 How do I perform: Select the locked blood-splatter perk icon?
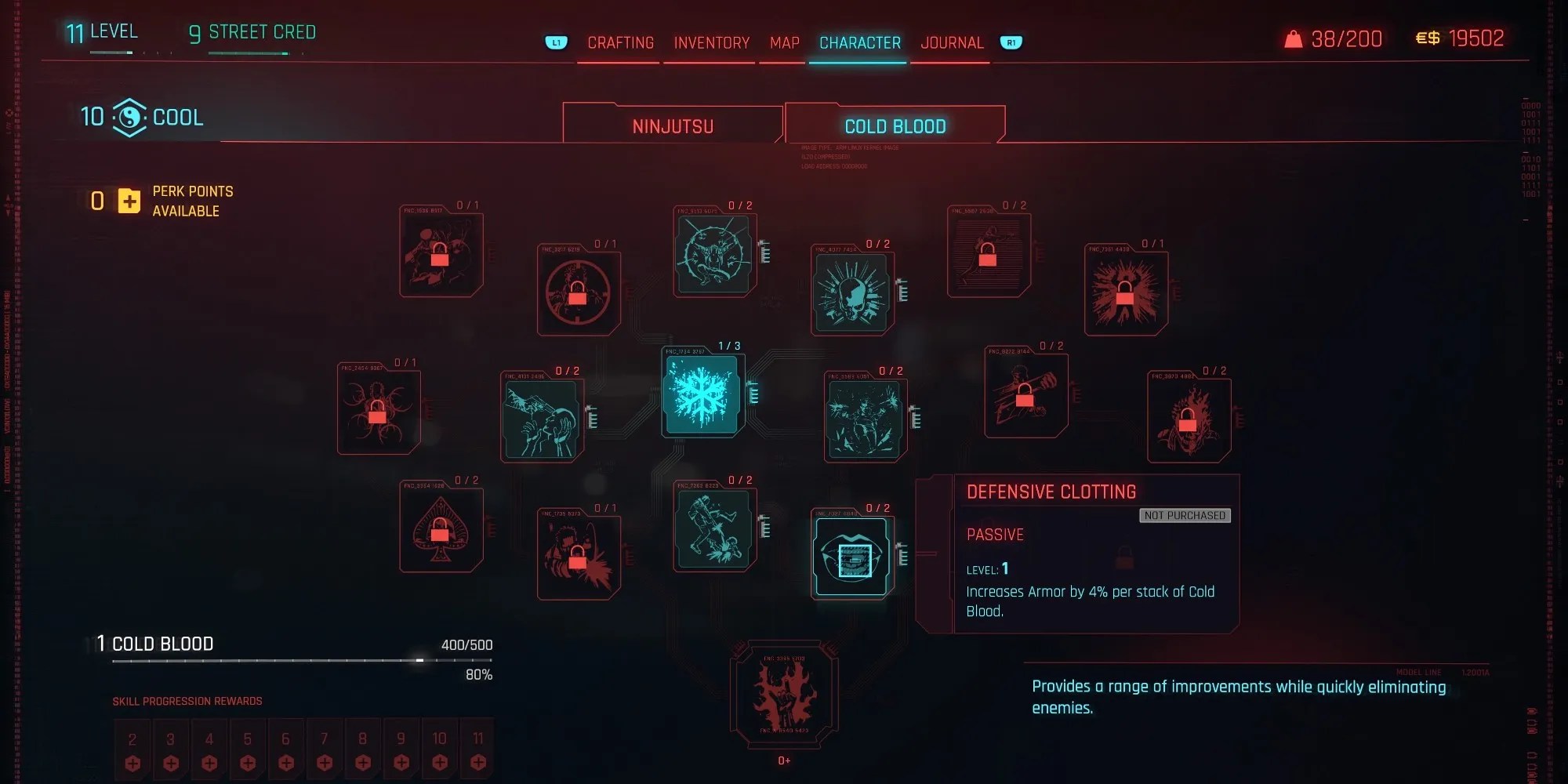(1126, 292)
